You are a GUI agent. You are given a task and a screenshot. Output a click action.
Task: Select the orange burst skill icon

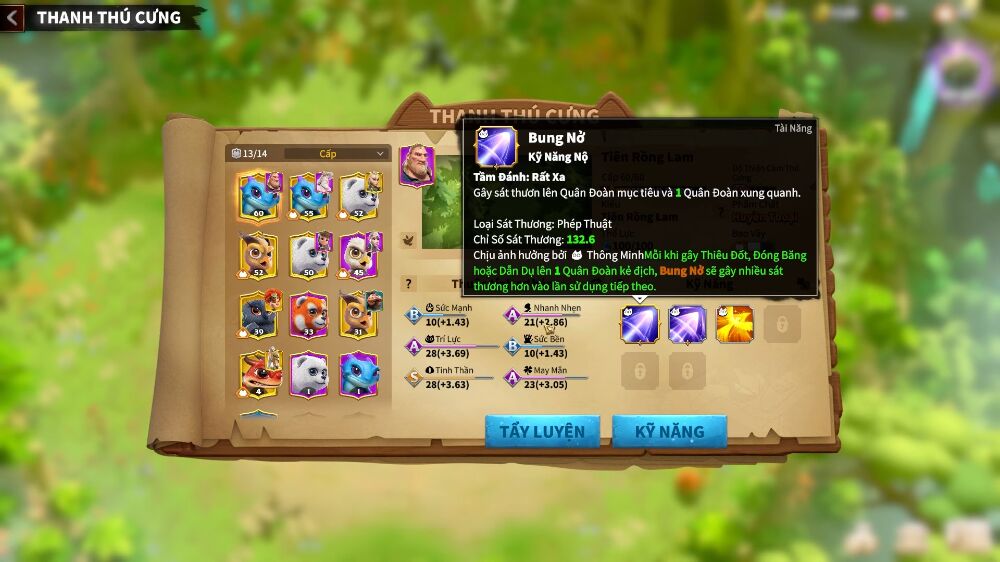(735, 324)
